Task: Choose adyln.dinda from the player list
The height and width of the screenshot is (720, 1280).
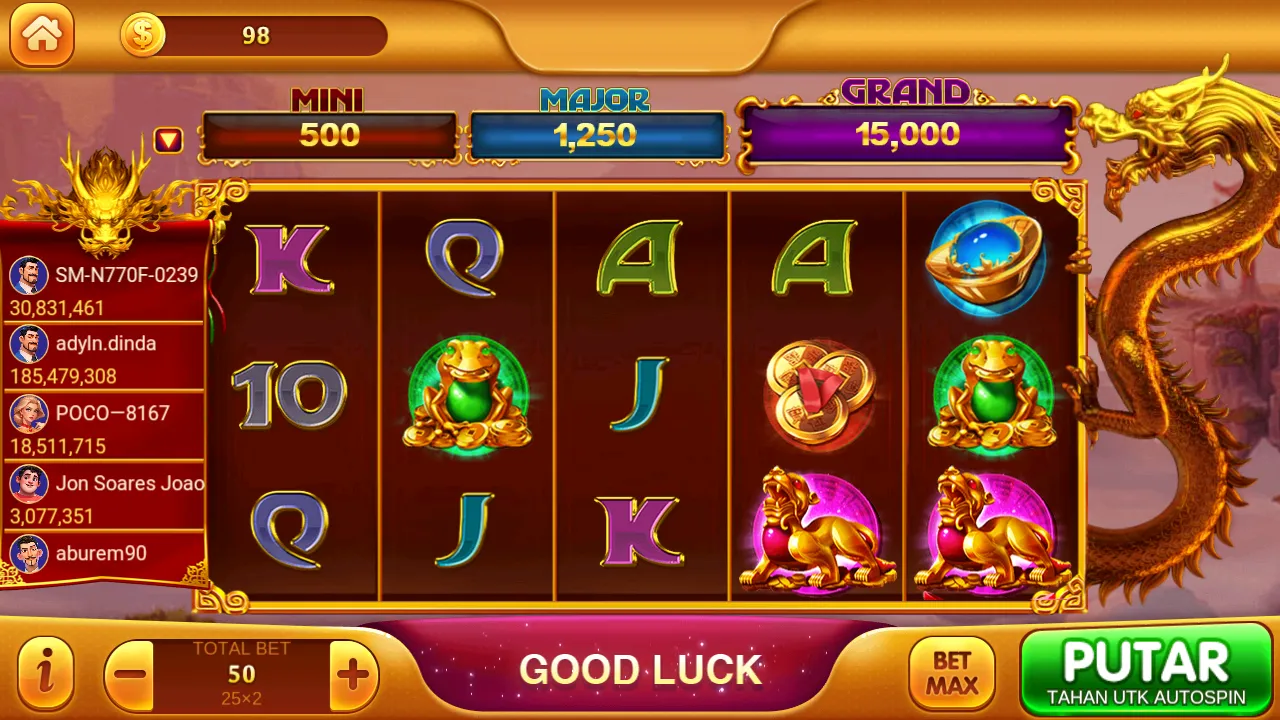Action: pyautogui.click(x=104, y=357)
